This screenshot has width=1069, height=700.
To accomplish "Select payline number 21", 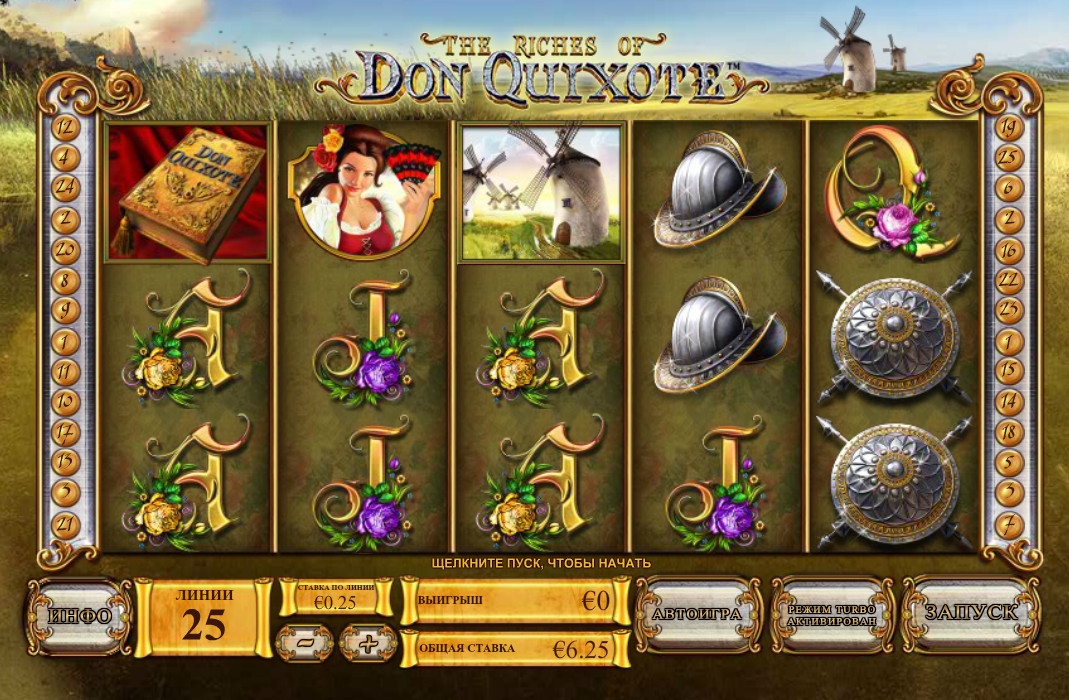I will 65,523.
